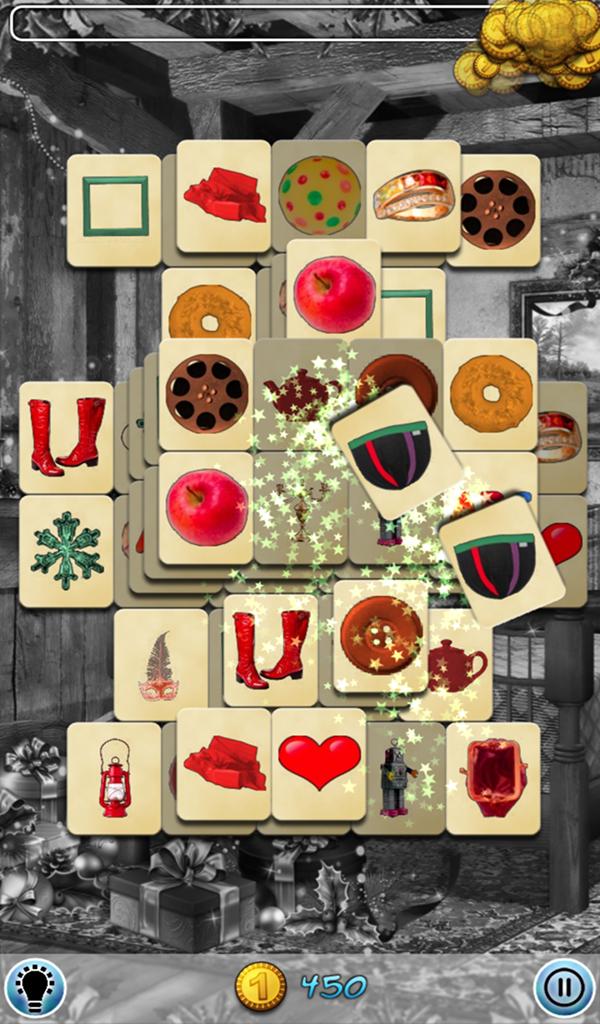Pick the red ceramic pot tile

pyautogui.click(x=493, y=777)
